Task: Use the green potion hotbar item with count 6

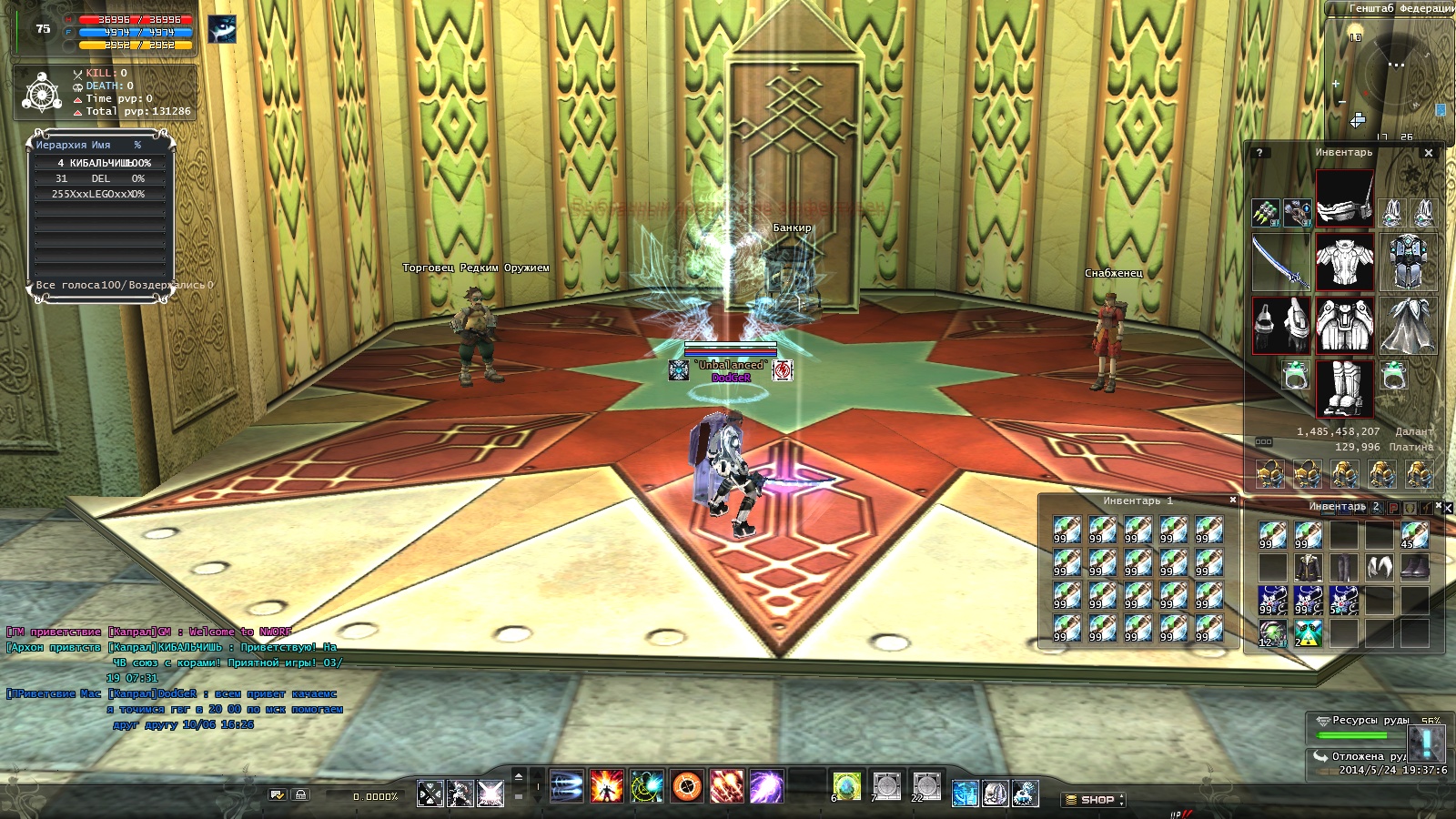Action: [x=846, y=786]
